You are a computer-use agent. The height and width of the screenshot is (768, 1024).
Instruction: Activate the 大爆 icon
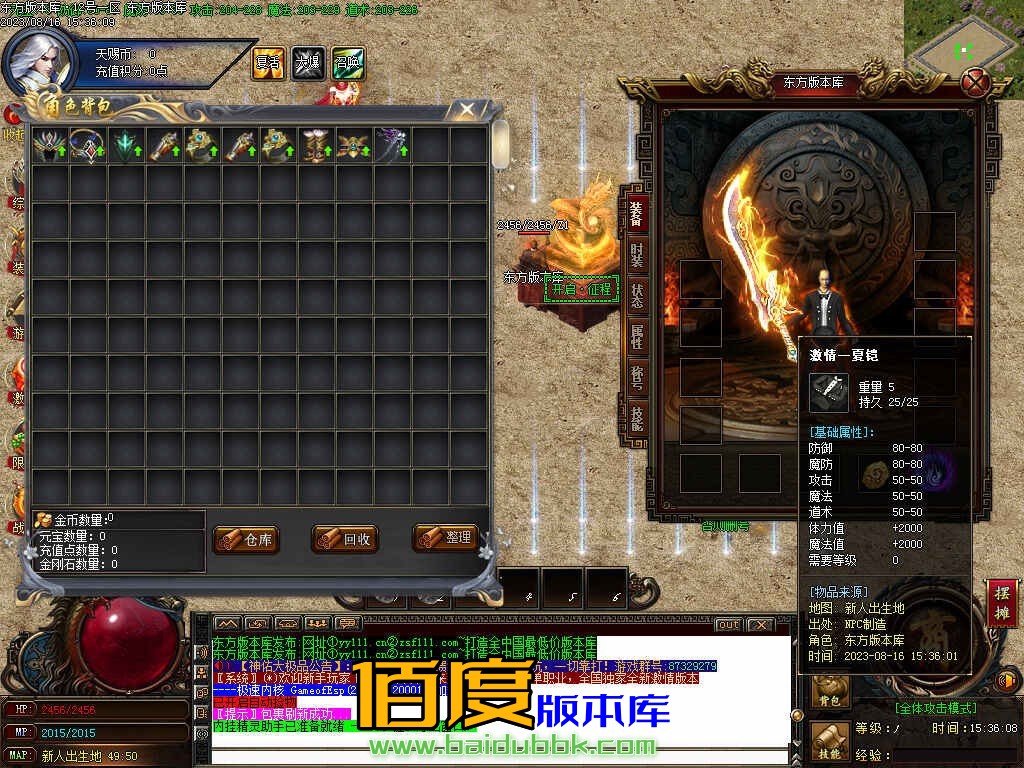(308, 63)
